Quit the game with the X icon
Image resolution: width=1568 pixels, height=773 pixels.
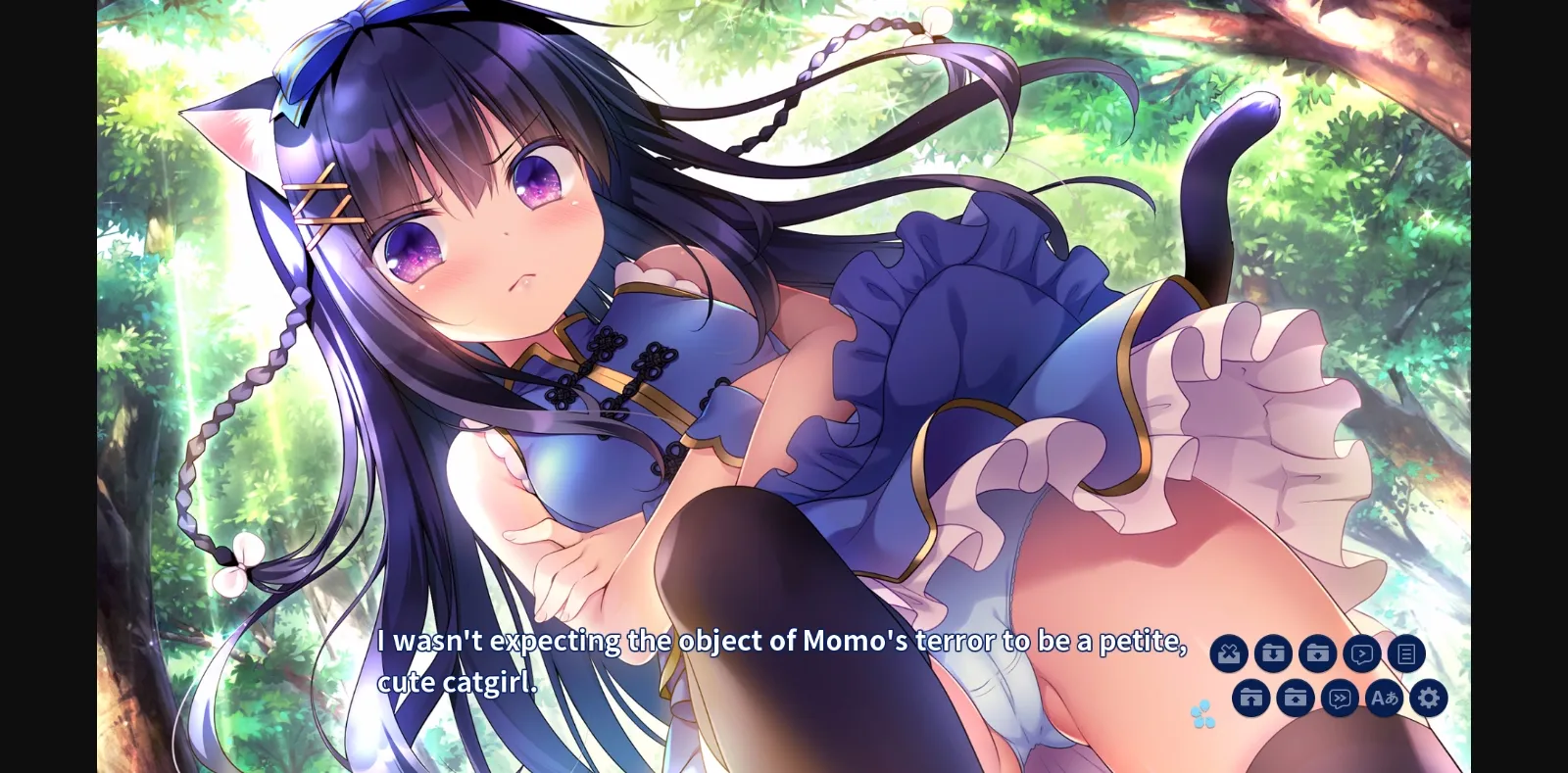(1229, 652)
